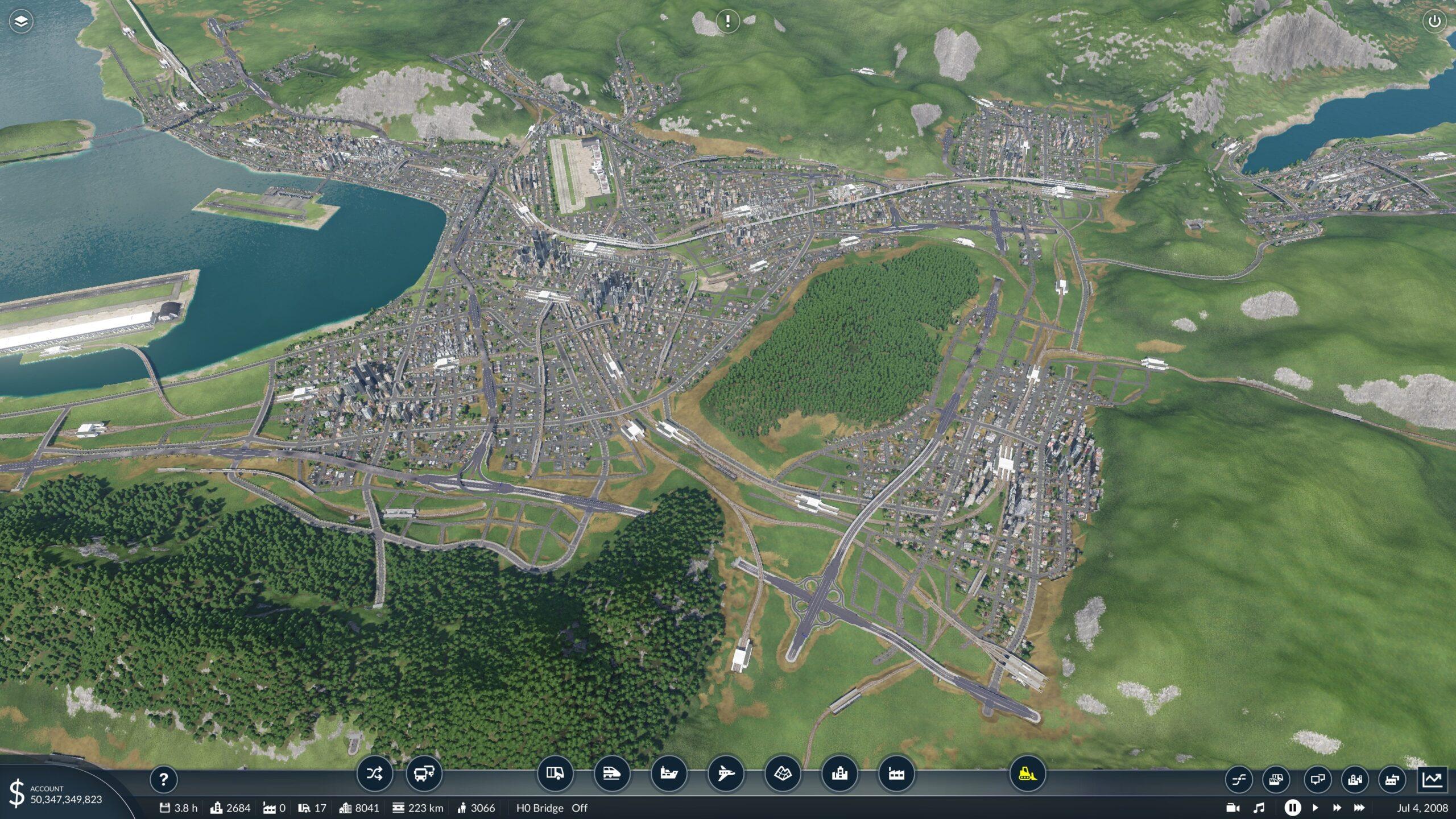Select the rail construction train icon
The image size is (1456, 819).
click(x=611, y=773)
